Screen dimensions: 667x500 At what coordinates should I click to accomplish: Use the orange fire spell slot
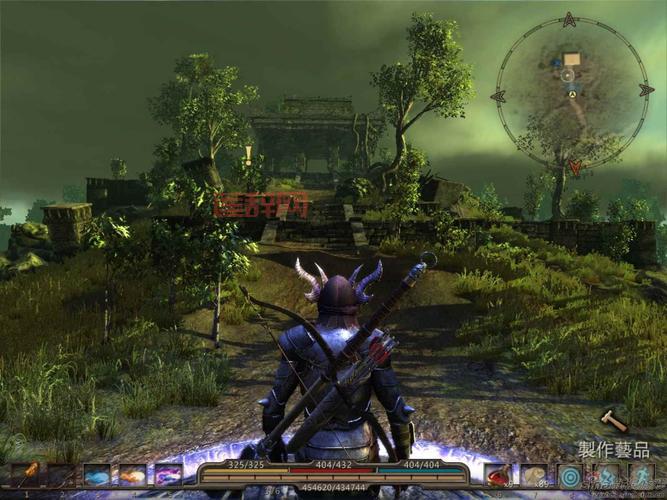(x=133, y=475)
